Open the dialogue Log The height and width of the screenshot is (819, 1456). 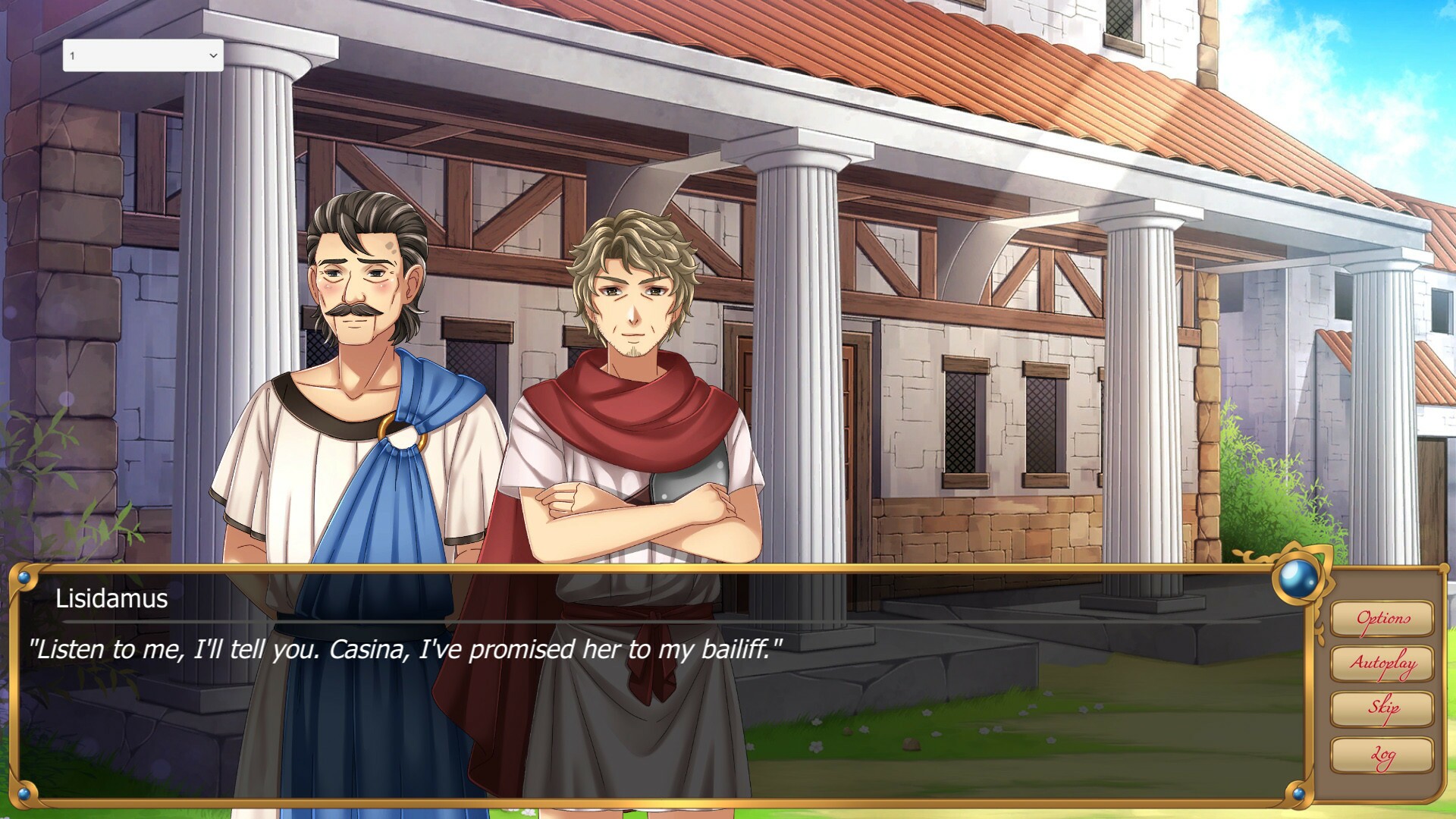(x=1383, y=755)
